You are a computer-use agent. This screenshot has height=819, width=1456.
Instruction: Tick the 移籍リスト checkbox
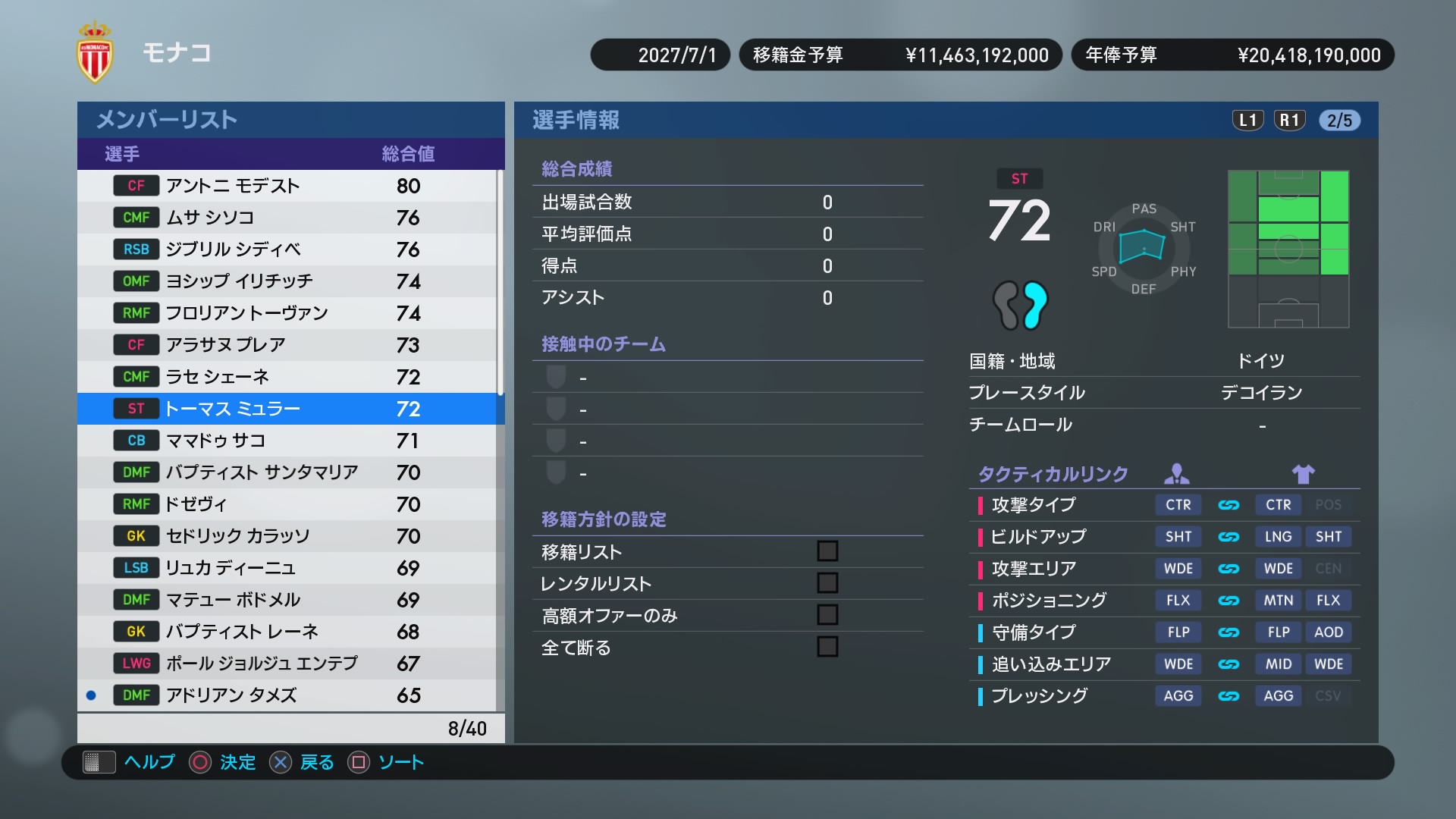coord(827,551)
